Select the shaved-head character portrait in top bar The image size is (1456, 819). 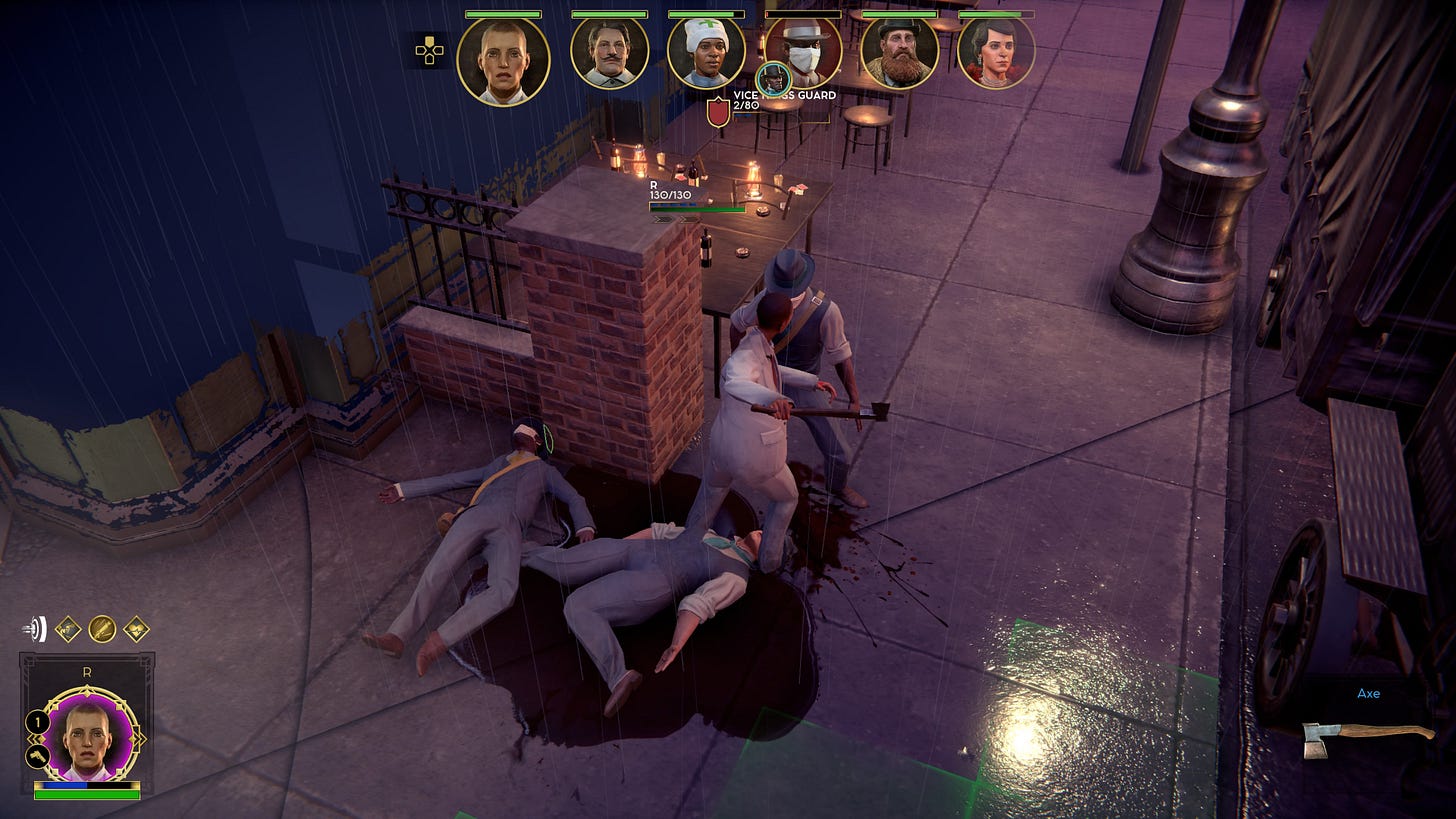point(503,60)
